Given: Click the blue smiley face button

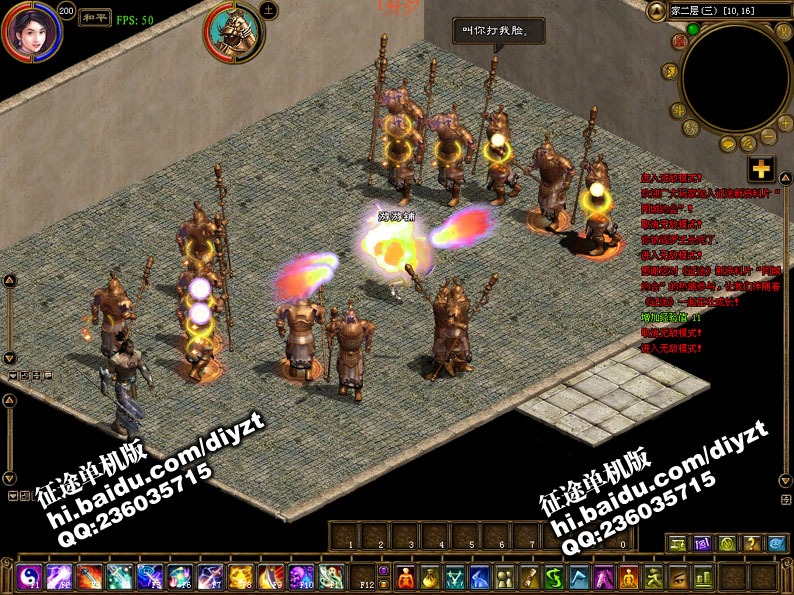Looking at the screenshot, I should (777, 544).
